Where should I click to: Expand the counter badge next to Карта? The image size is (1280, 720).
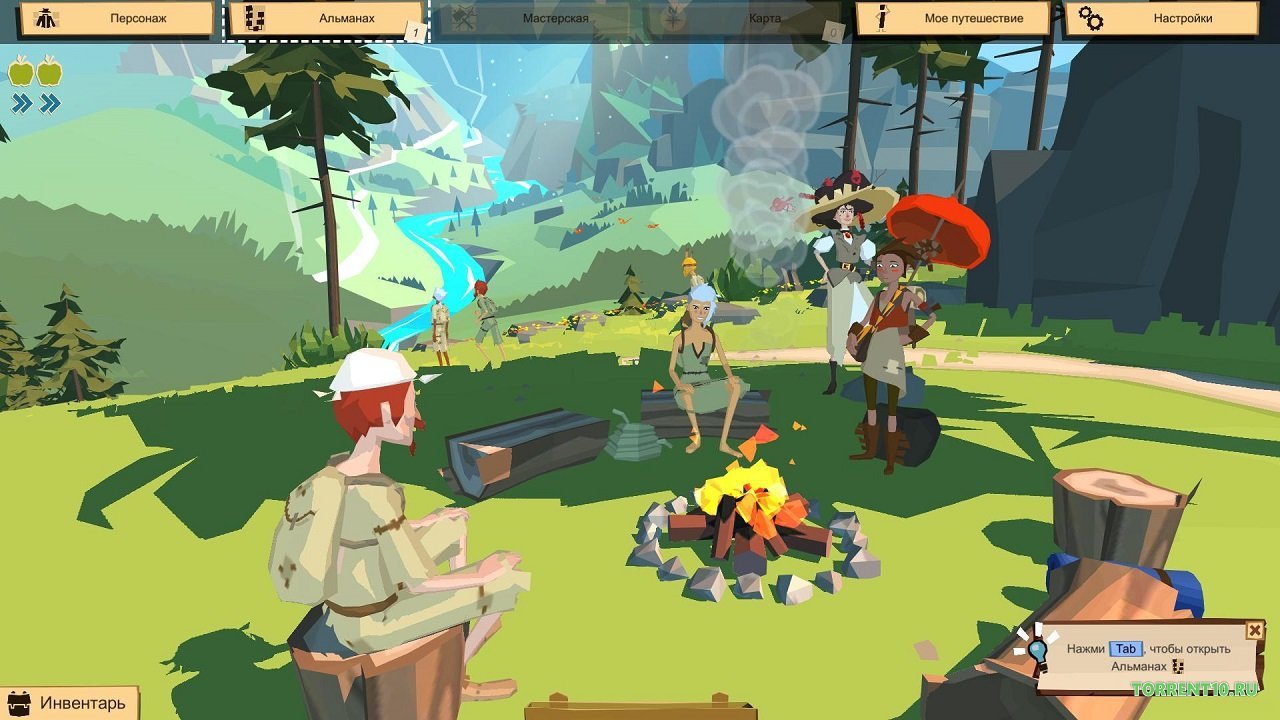click(x=832, y=31)
